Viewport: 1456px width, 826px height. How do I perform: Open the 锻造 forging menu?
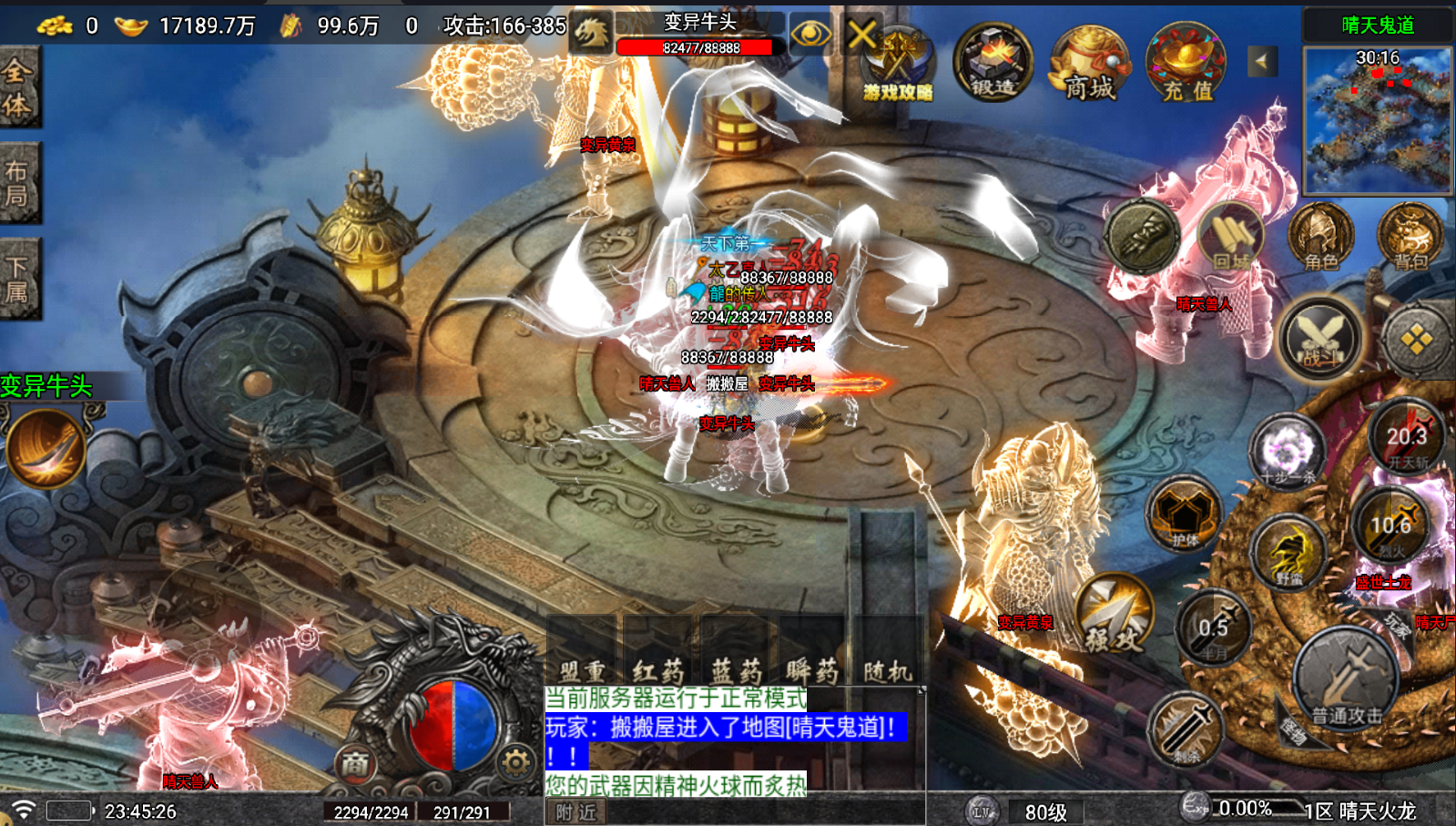(993, 62)
